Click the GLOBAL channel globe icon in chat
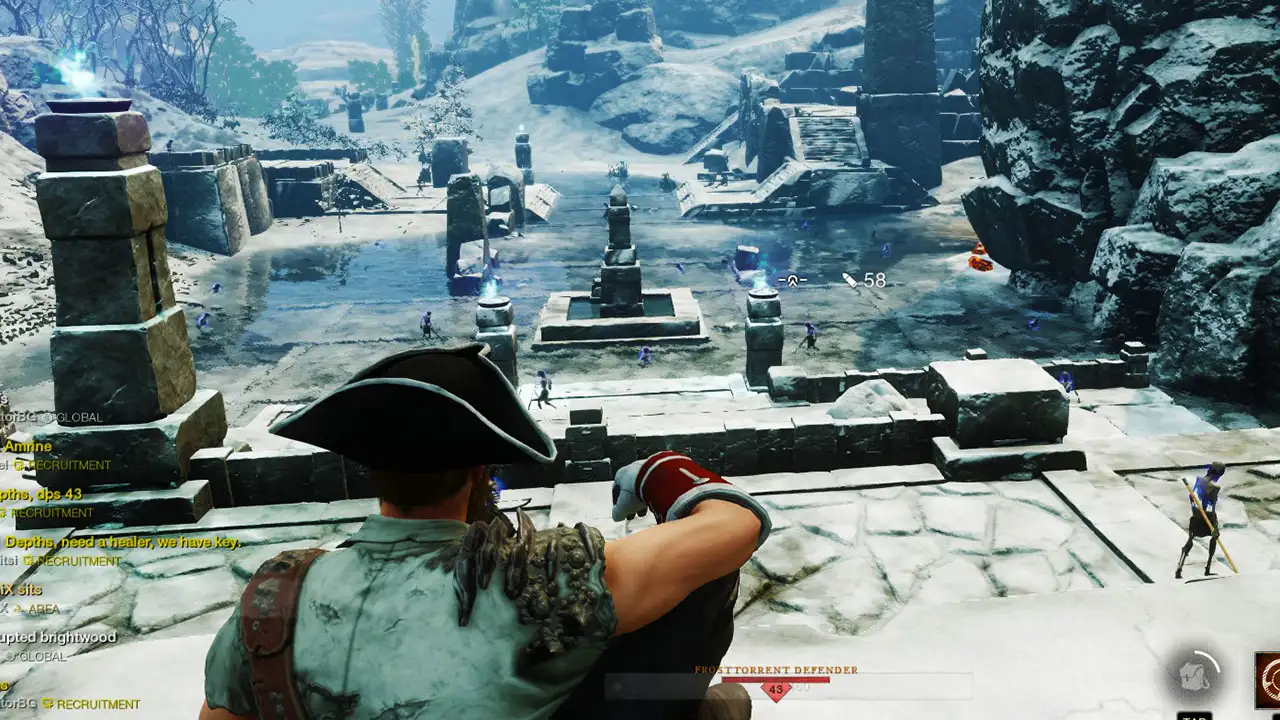Screen dimensions: 1280x720 tap(46, 417)
